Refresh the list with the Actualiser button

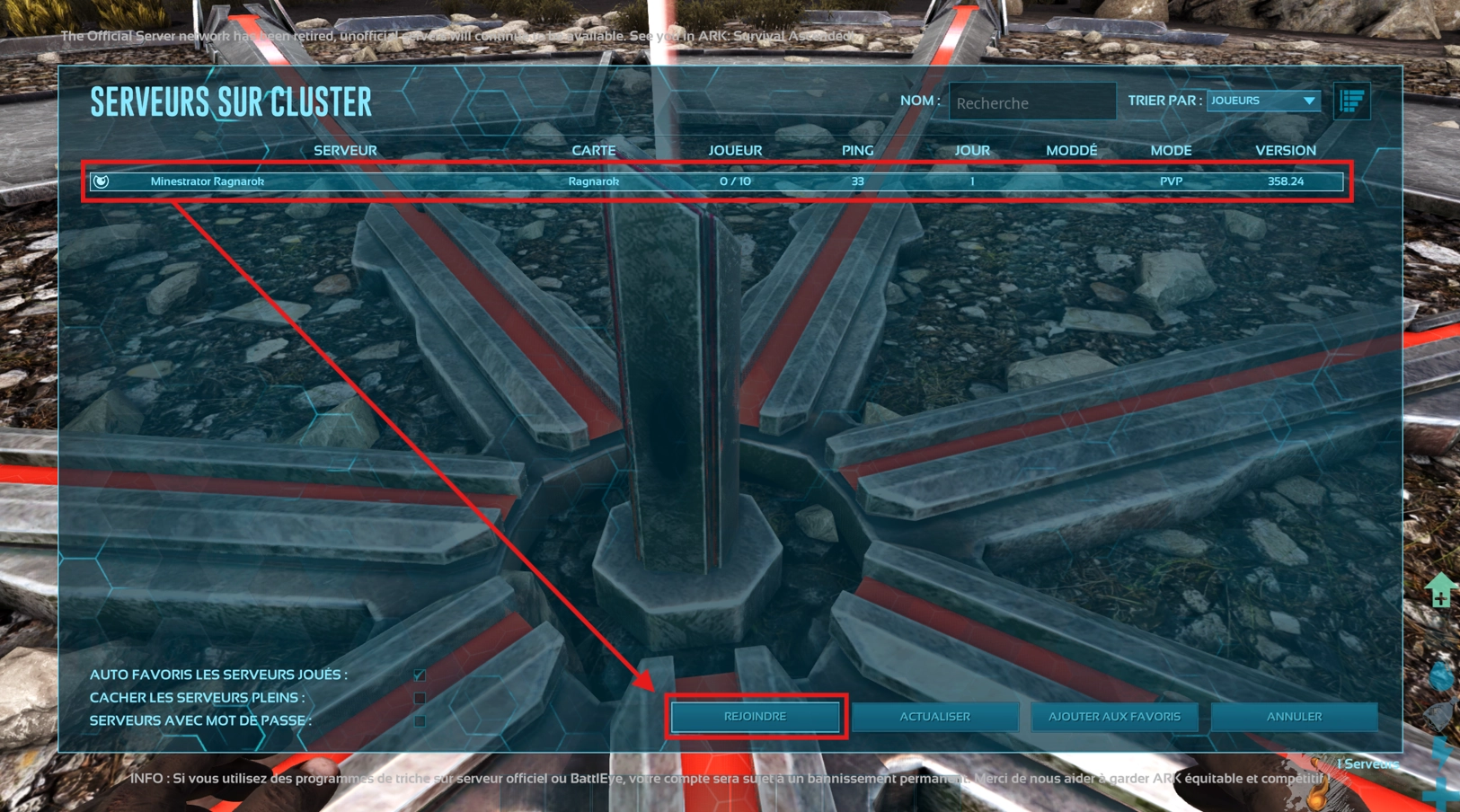tap(934, 717)
